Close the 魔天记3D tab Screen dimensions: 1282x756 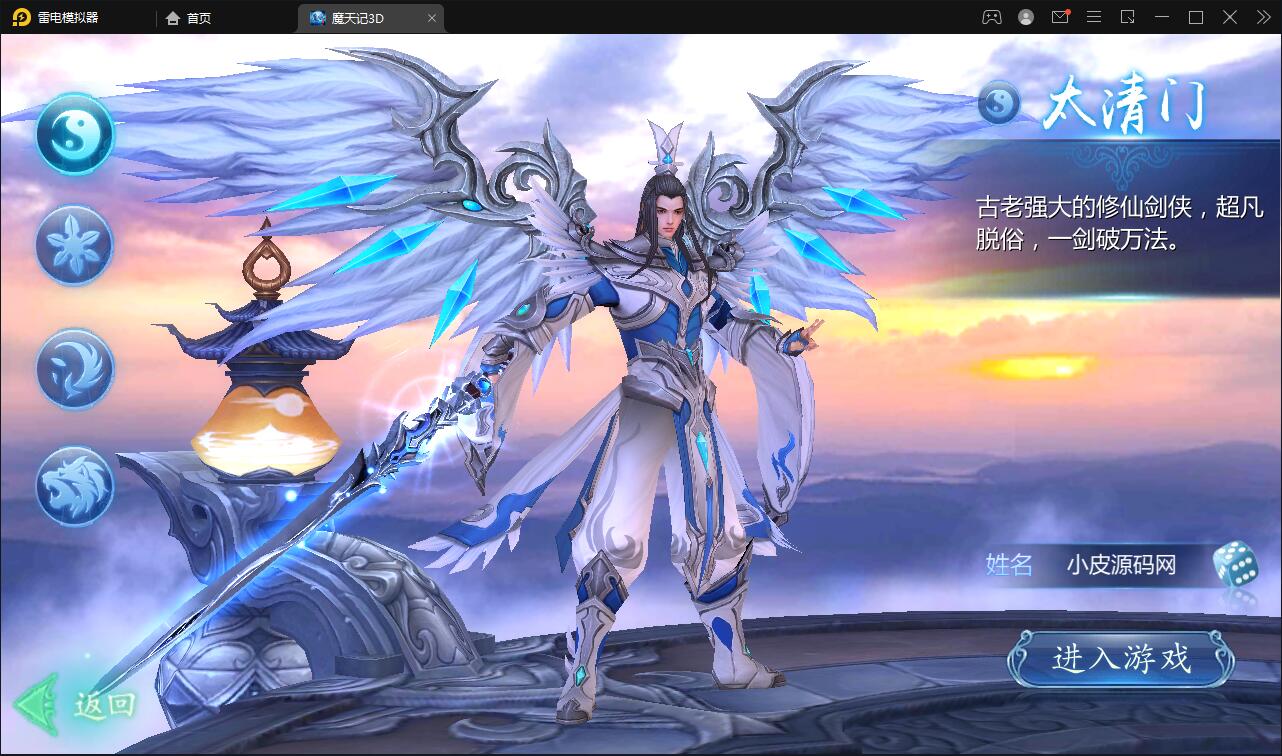[431, 17]
